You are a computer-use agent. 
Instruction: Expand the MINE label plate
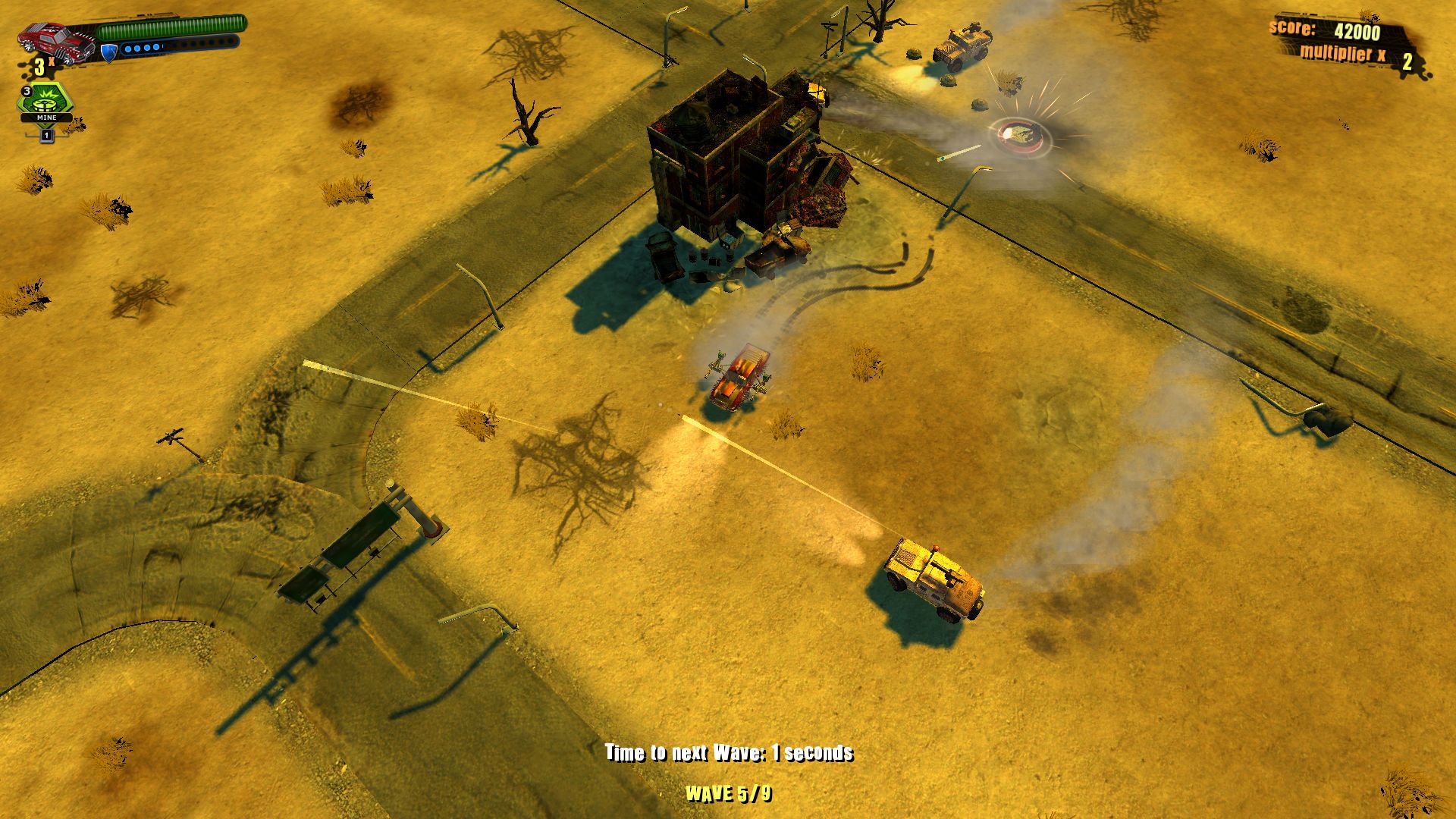(x=46, y=118)
